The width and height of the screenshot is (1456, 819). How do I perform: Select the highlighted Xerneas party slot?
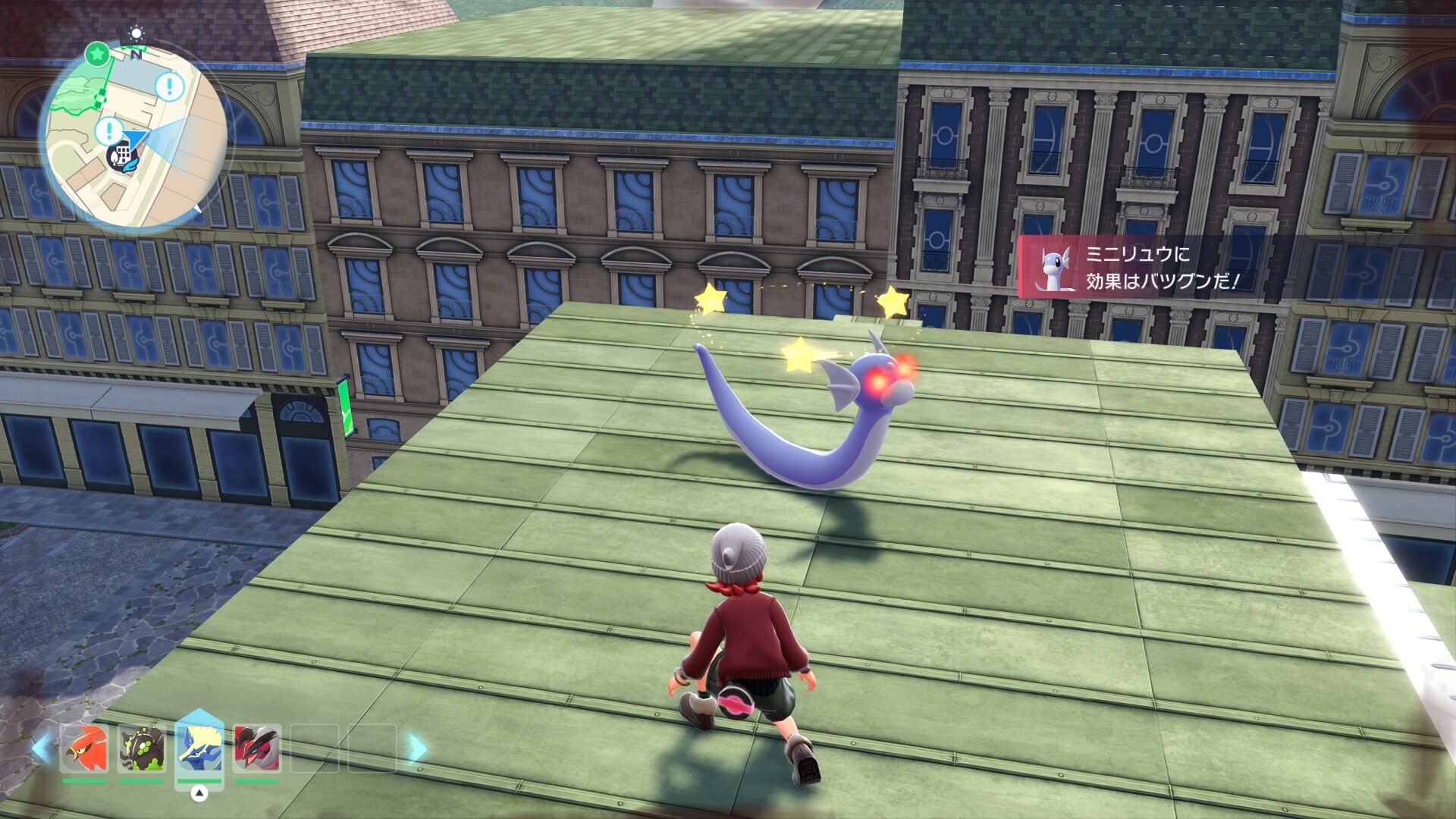(199, 747)
